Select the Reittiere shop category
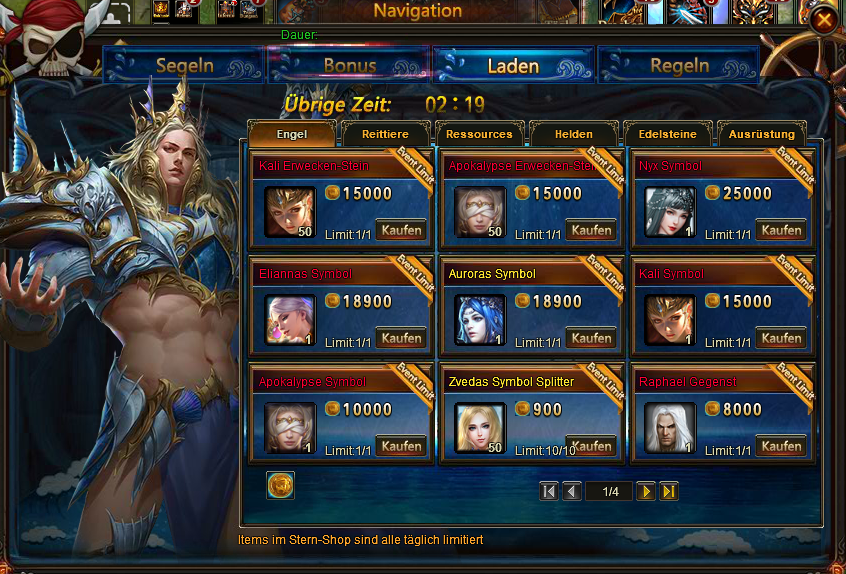Screen dimensions: 846x574 [x=385, y=134]
